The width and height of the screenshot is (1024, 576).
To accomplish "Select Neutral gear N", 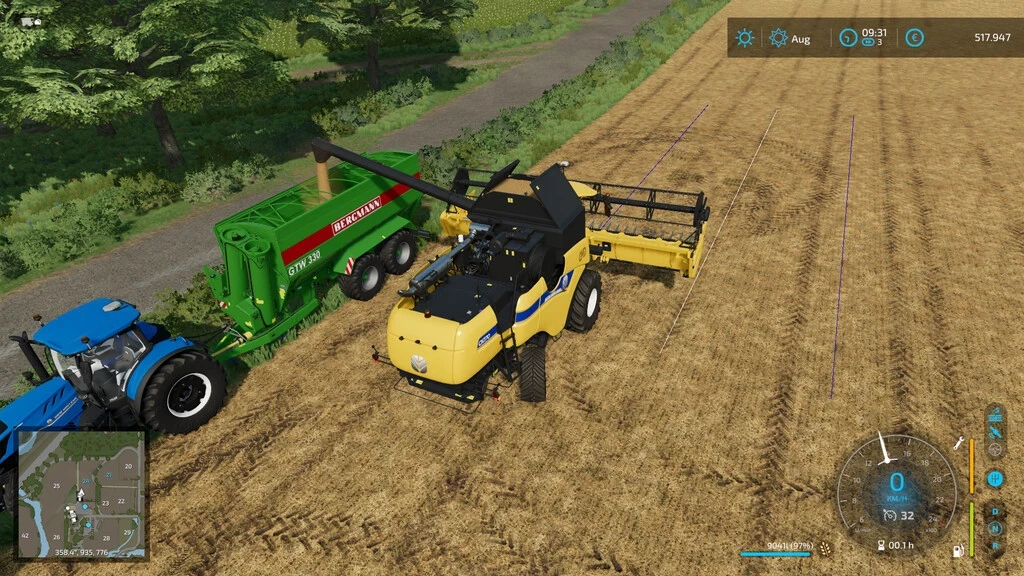I will point(995,528).
